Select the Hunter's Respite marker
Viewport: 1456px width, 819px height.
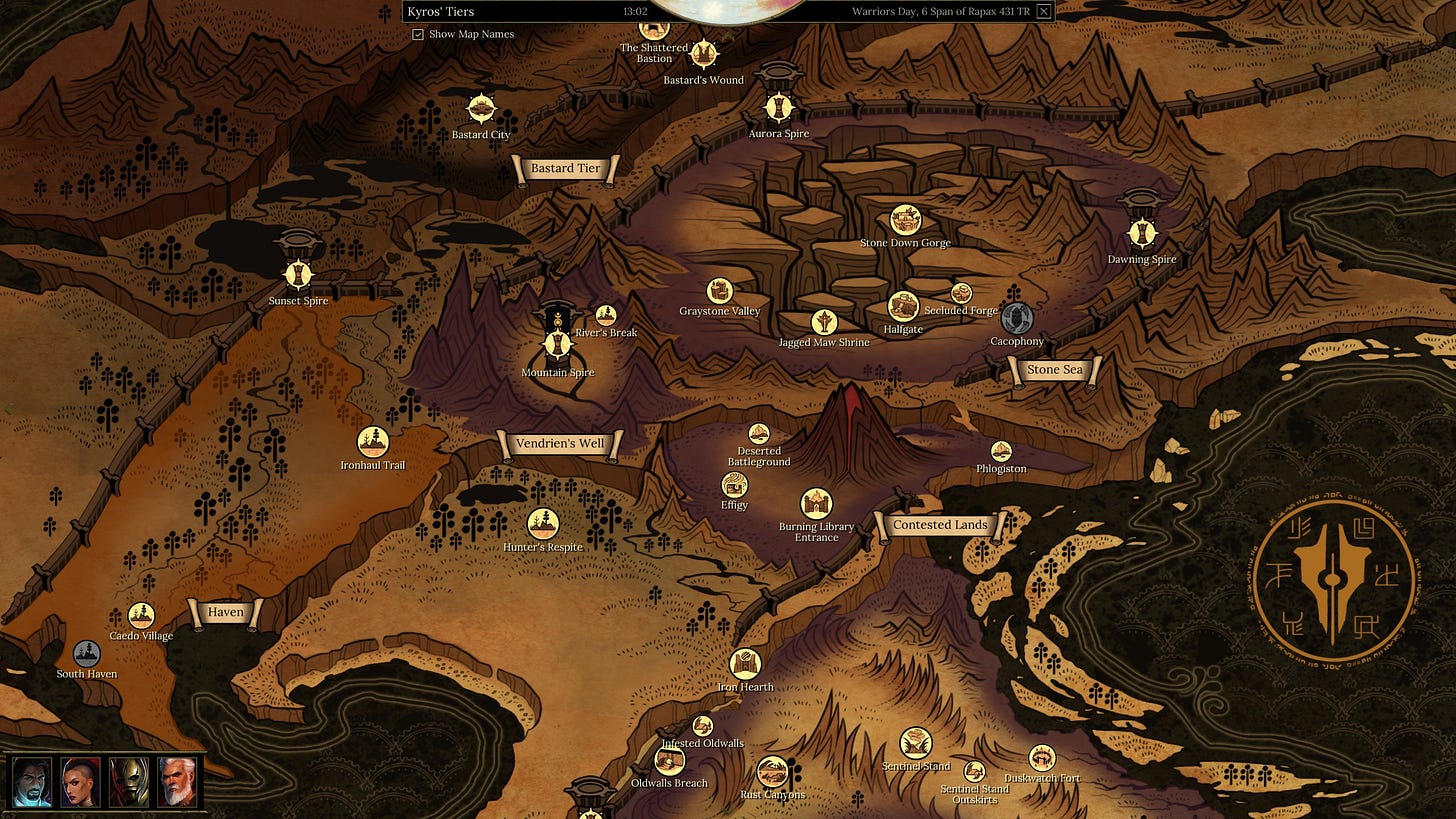point(542,523)
